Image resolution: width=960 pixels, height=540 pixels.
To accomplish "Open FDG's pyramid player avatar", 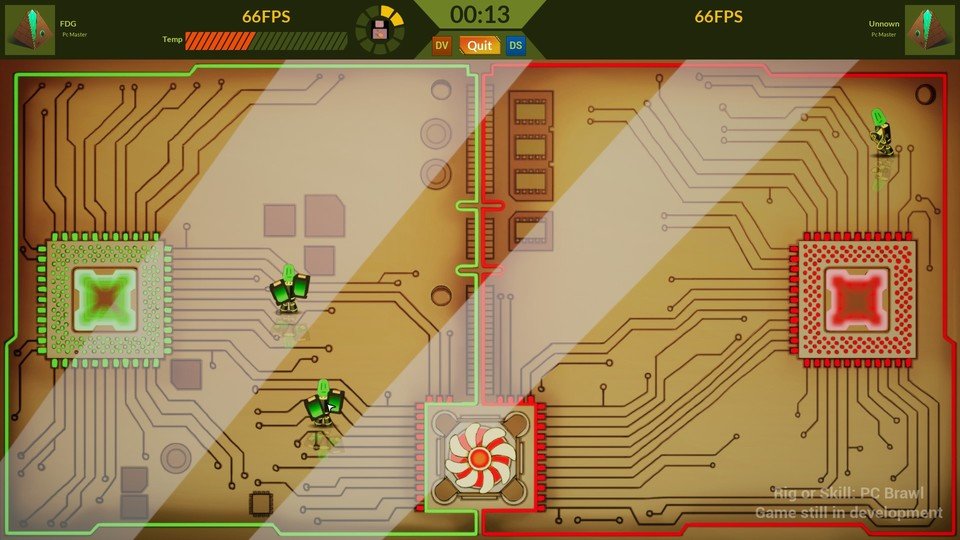I will 30,30.
